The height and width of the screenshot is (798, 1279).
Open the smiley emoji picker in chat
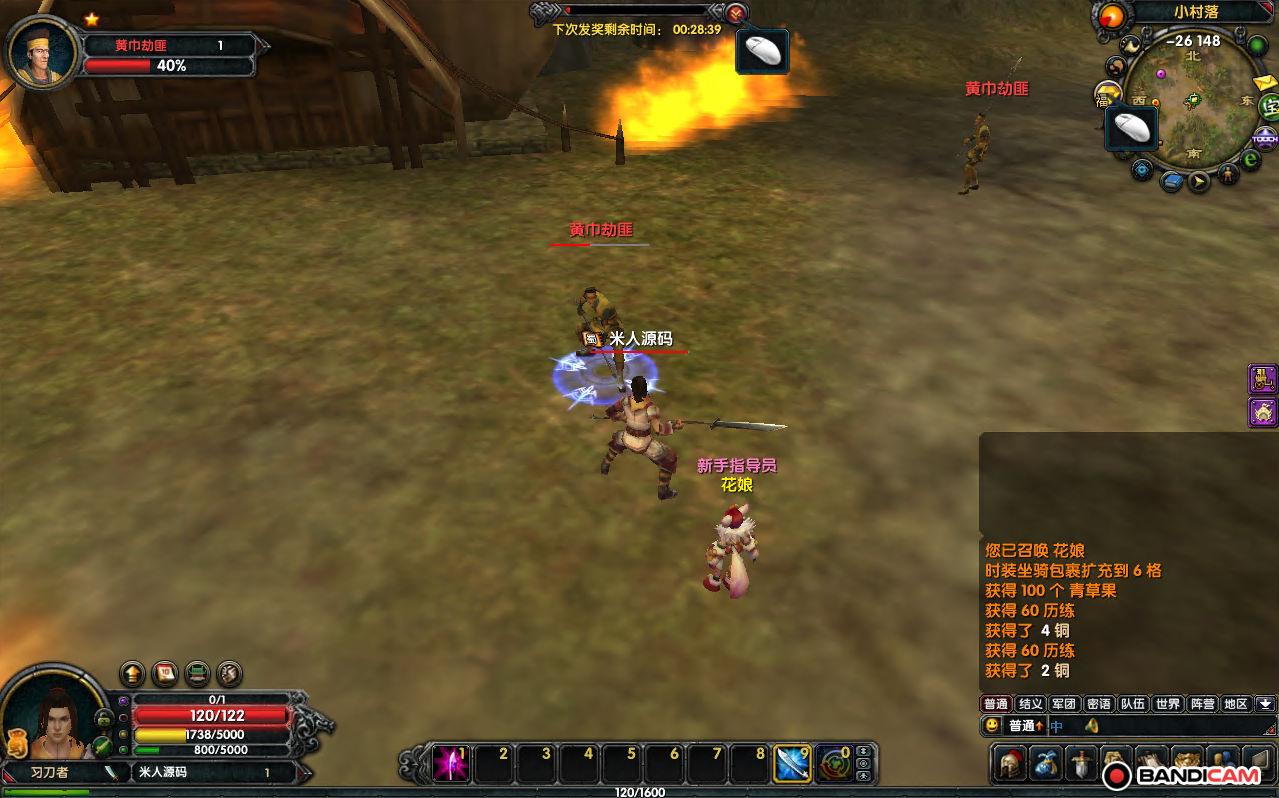pyautogui.click(x=992, y=726)
